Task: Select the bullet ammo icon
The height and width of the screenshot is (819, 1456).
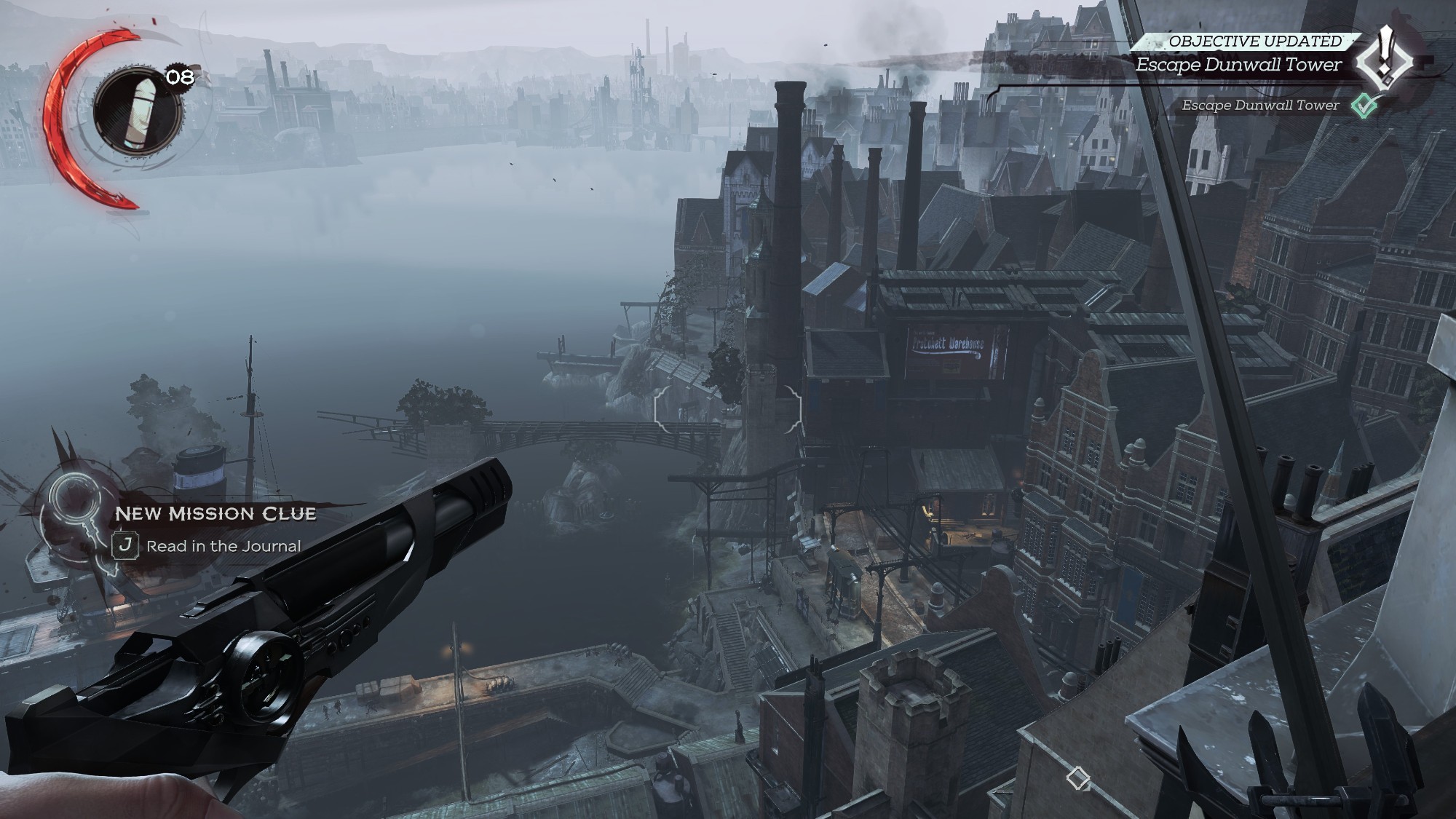Action: (136, 111)
